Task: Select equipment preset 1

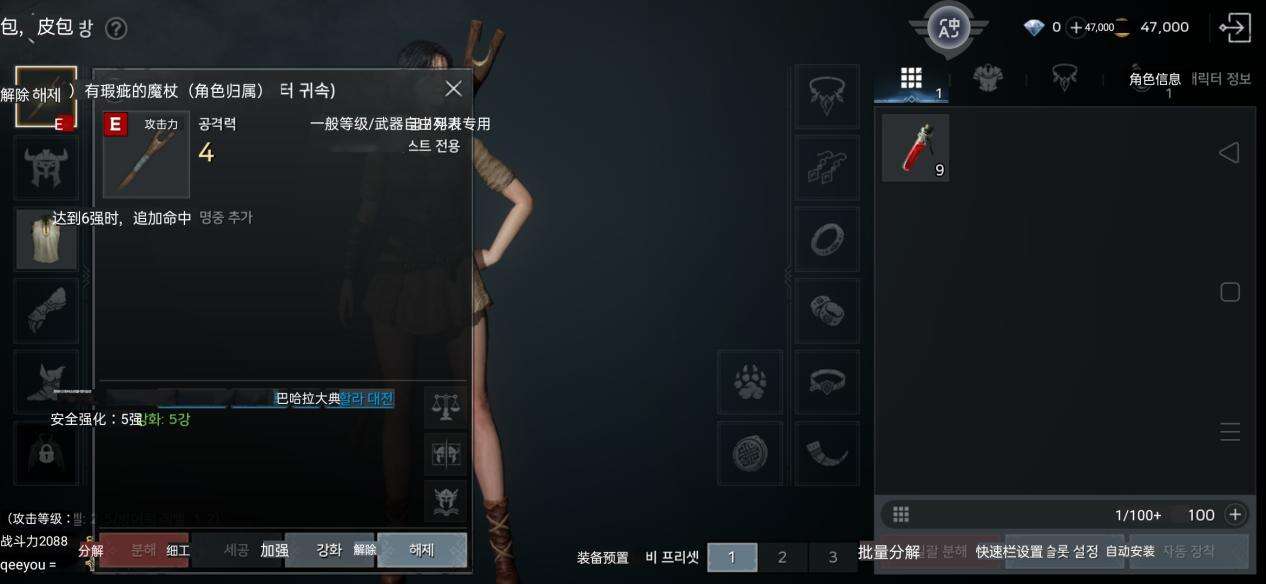Action: pos(731,557)
